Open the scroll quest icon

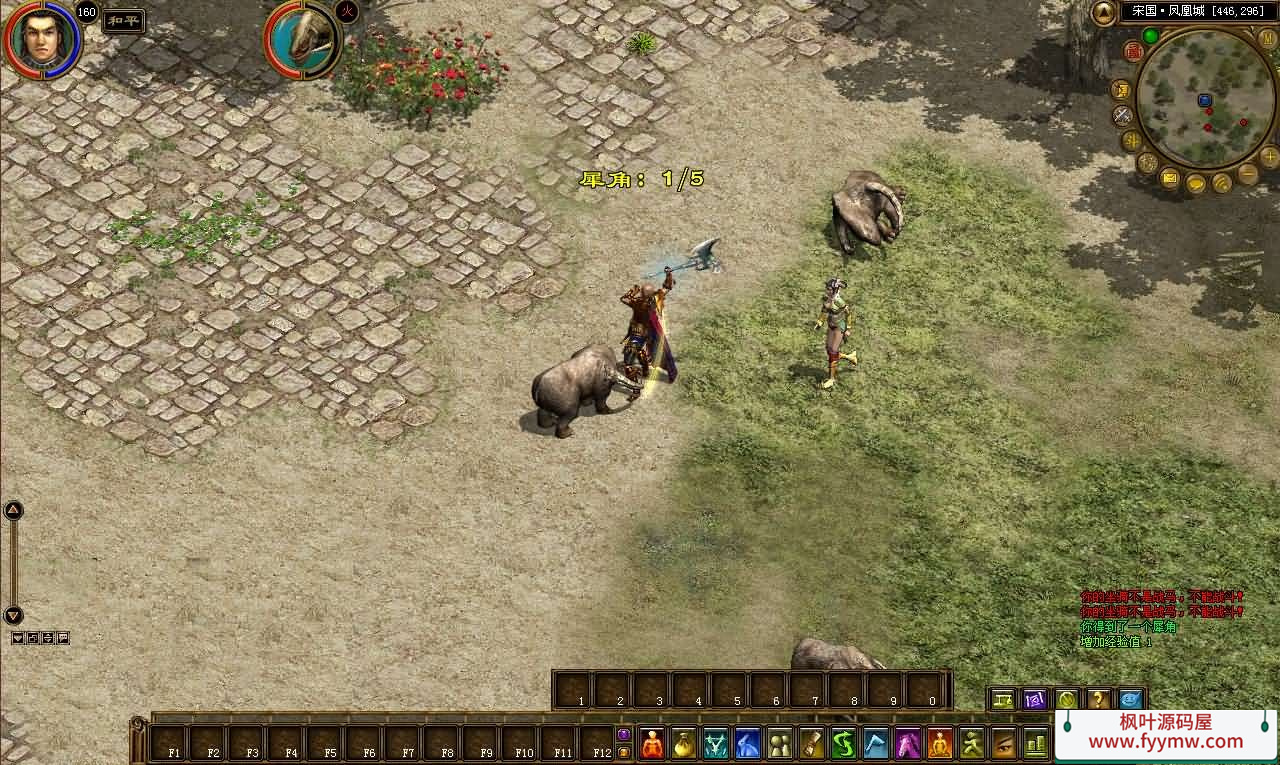tap(812, 744)
